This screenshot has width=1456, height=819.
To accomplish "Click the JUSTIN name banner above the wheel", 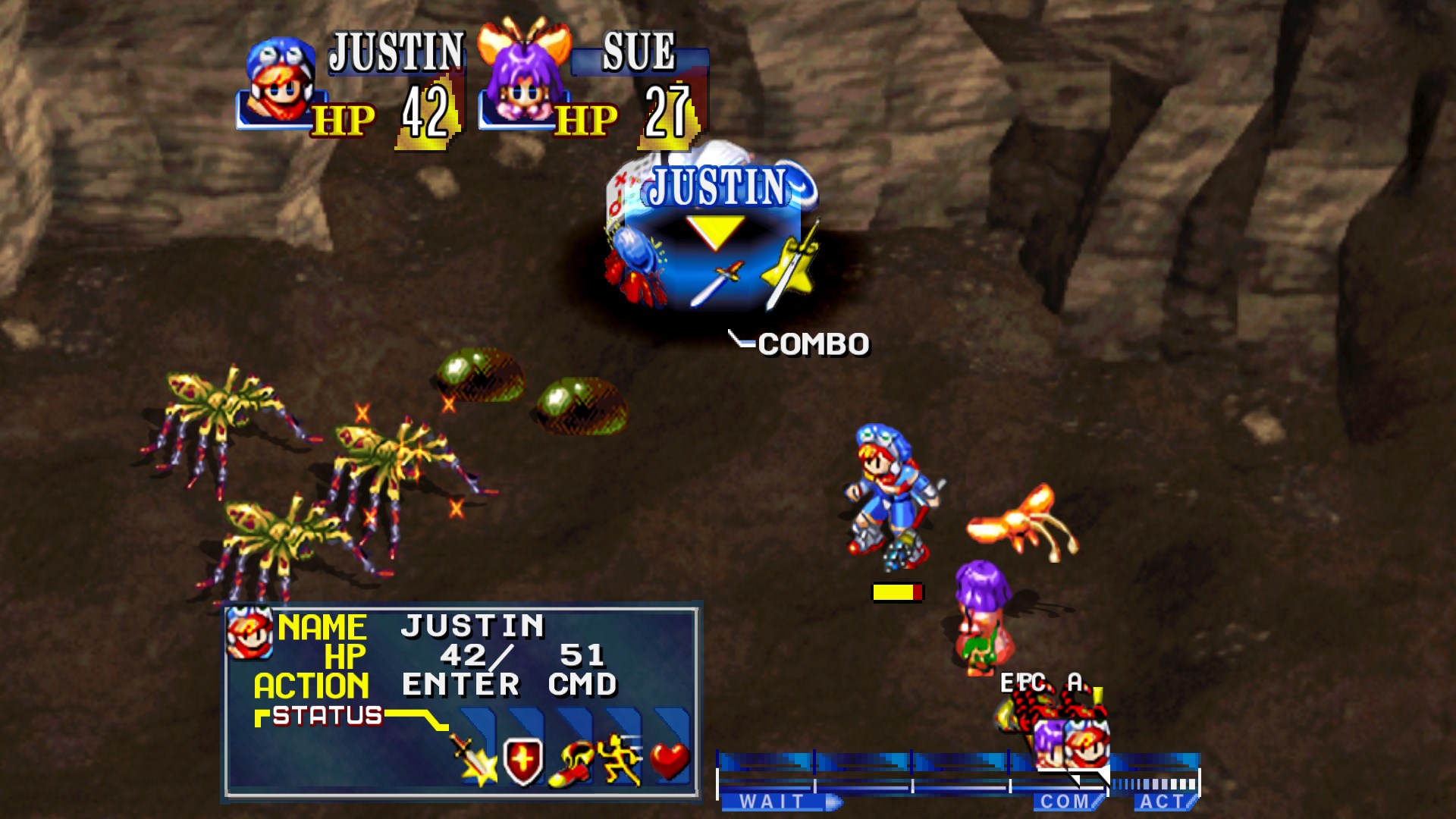I will (x=718, y=185).
